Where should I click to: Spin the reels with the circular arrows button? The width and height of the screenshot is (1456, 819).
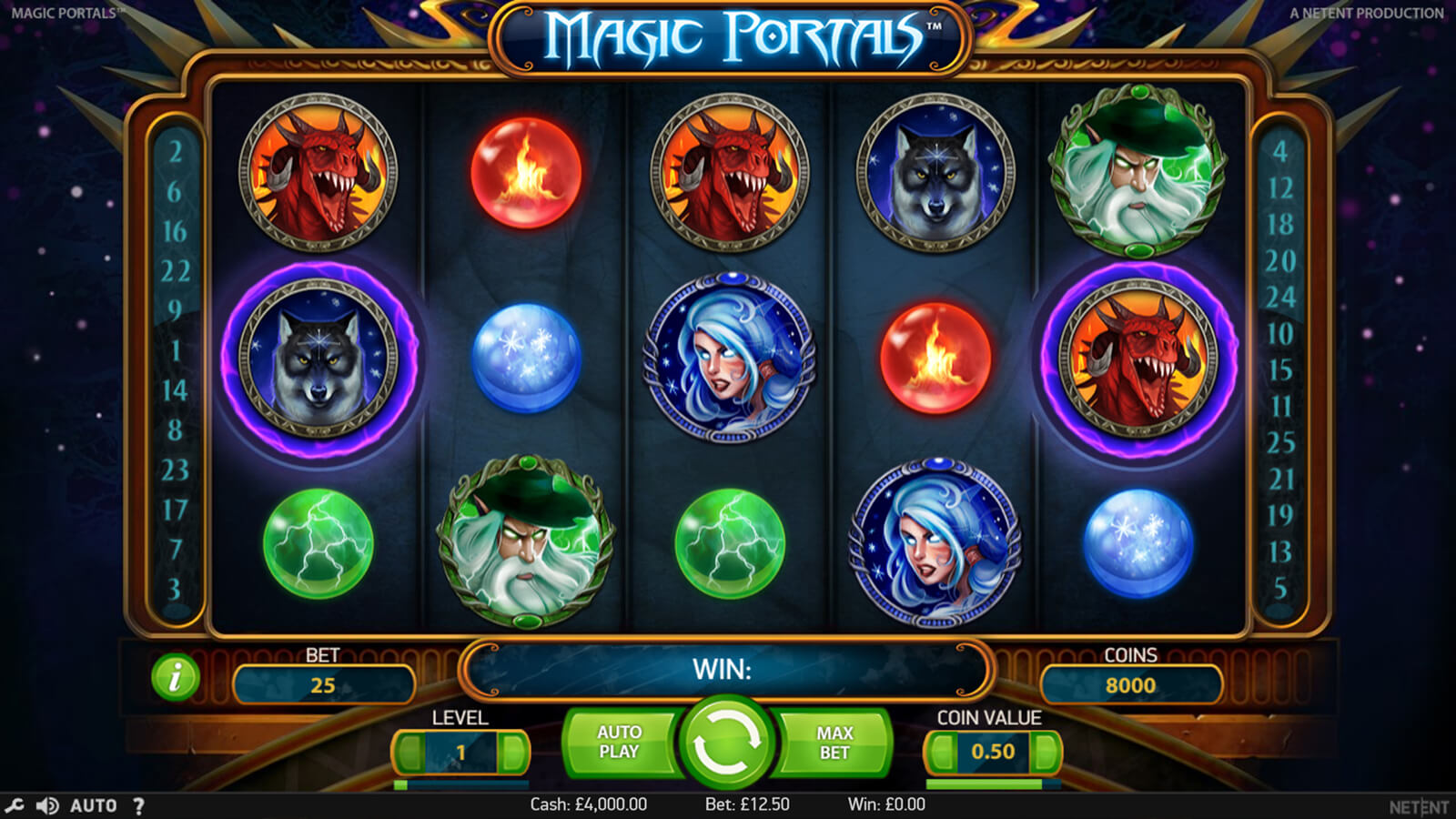[726, 742]
